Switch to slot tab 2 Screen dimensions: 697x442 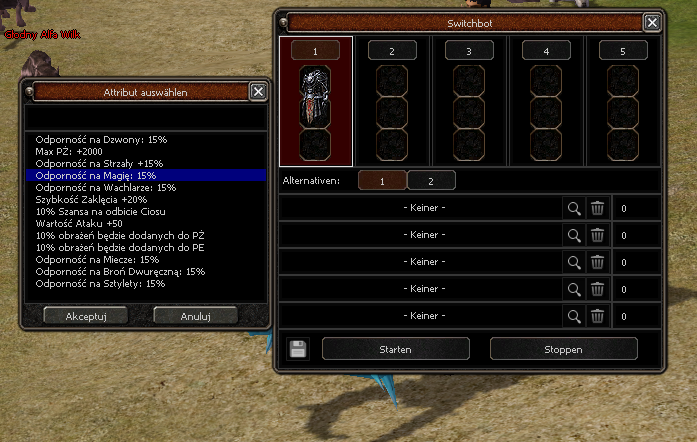click(x=391, y=50)
